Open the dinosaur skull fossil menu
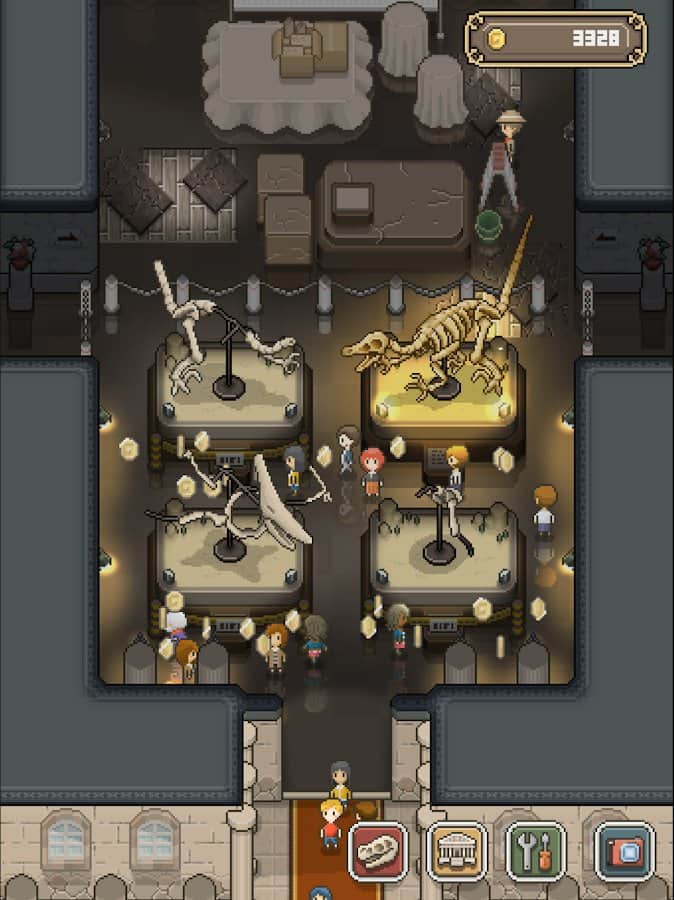Viewport: 674px width, 900px height. (x=378, y=852)
